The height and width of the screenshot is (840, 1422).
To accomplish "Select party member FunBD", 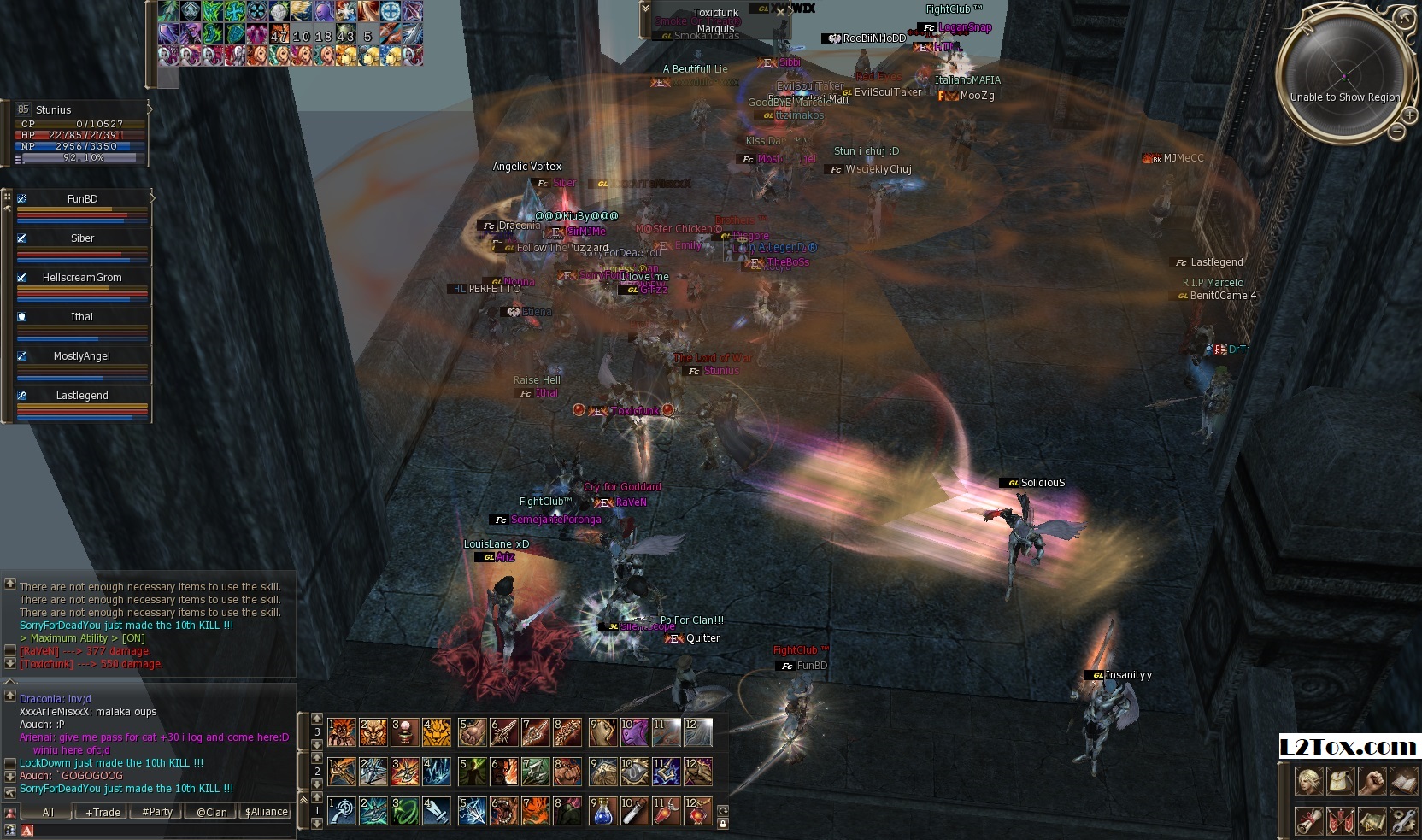I will (x=83, y=199).
